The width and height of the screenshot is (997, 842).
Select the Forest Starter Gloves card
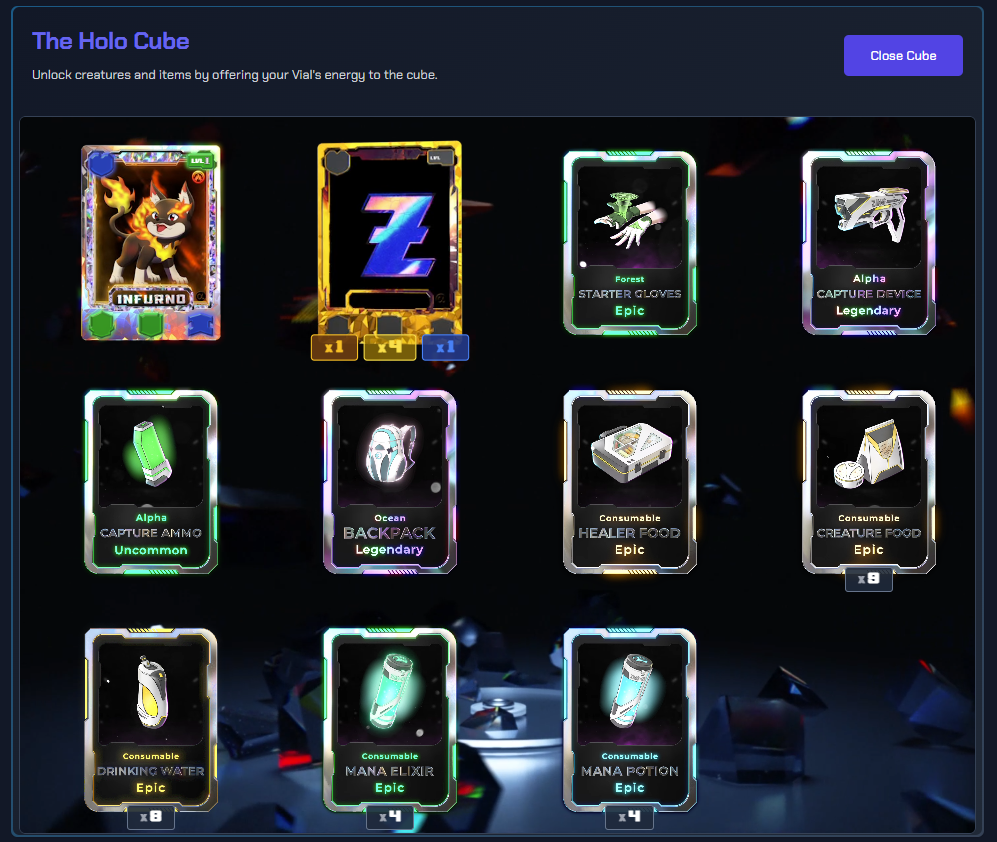pos(630,242)
